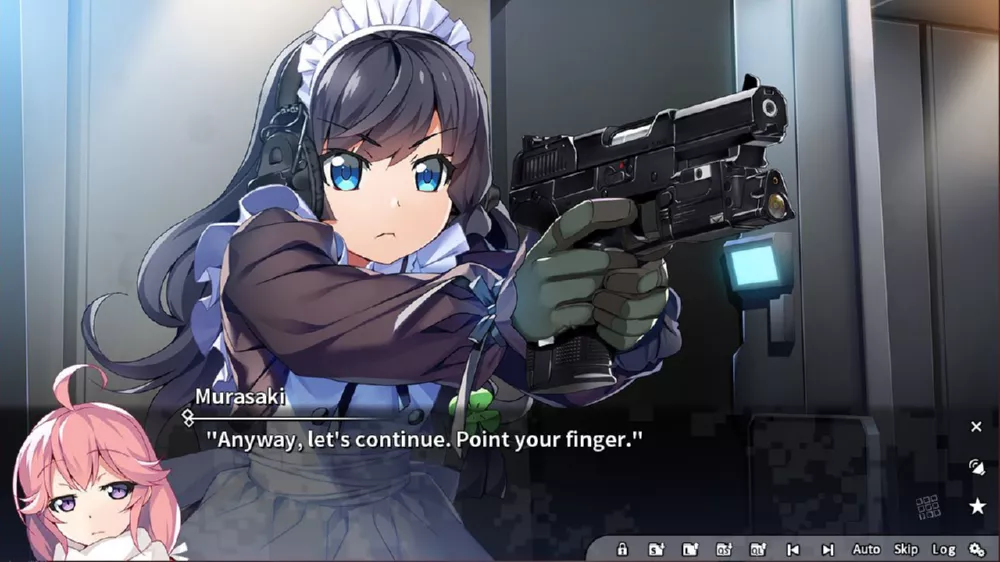This screenshot has width=1000, height=562.
Task: Open settings via the gears icon
Action: [x=977, y=549]
